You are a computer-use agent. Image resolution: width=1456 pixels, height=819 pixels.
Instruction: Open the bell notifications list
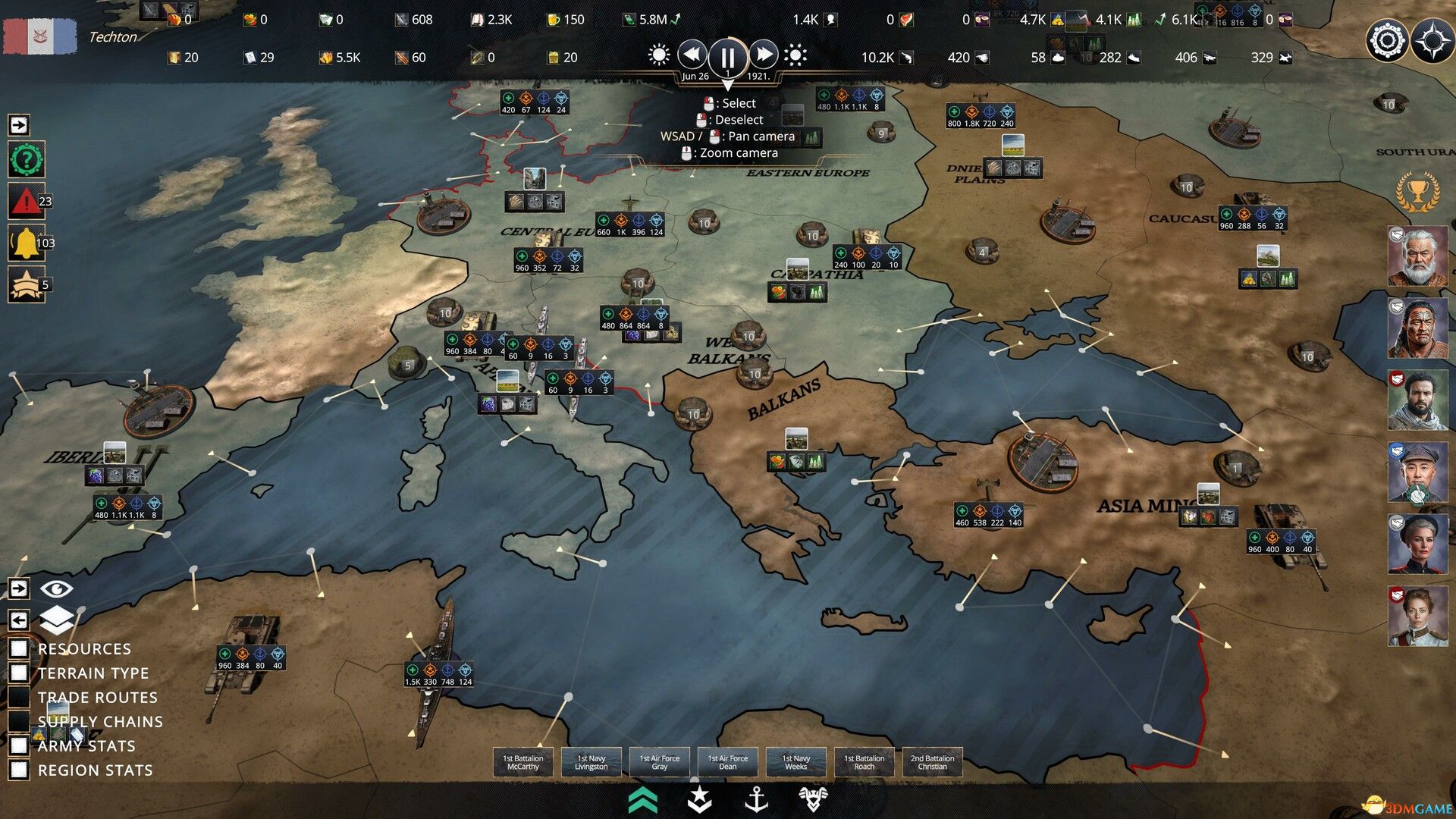[x=26, y=243]
